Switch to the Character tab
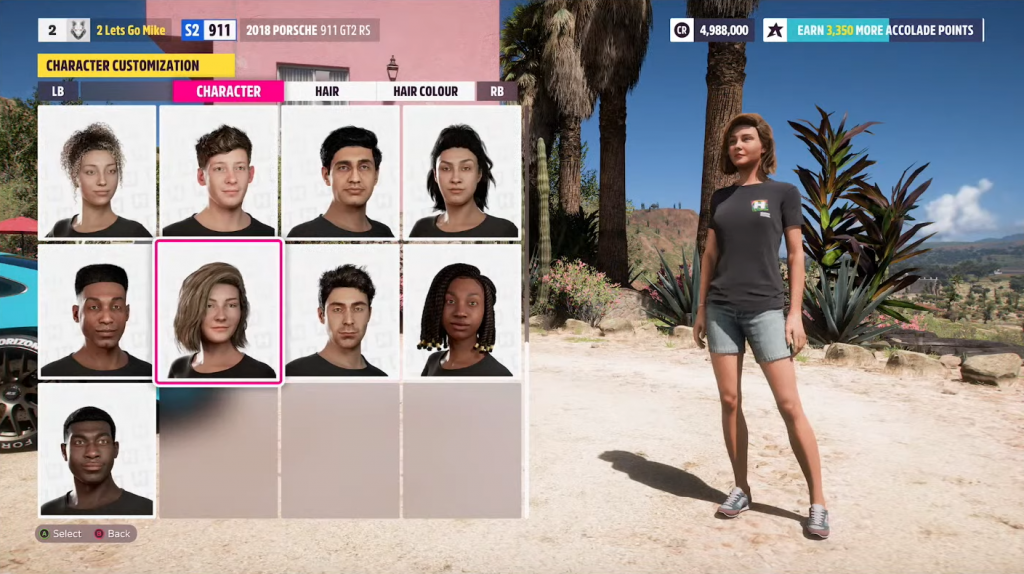 tap(228, 91)
